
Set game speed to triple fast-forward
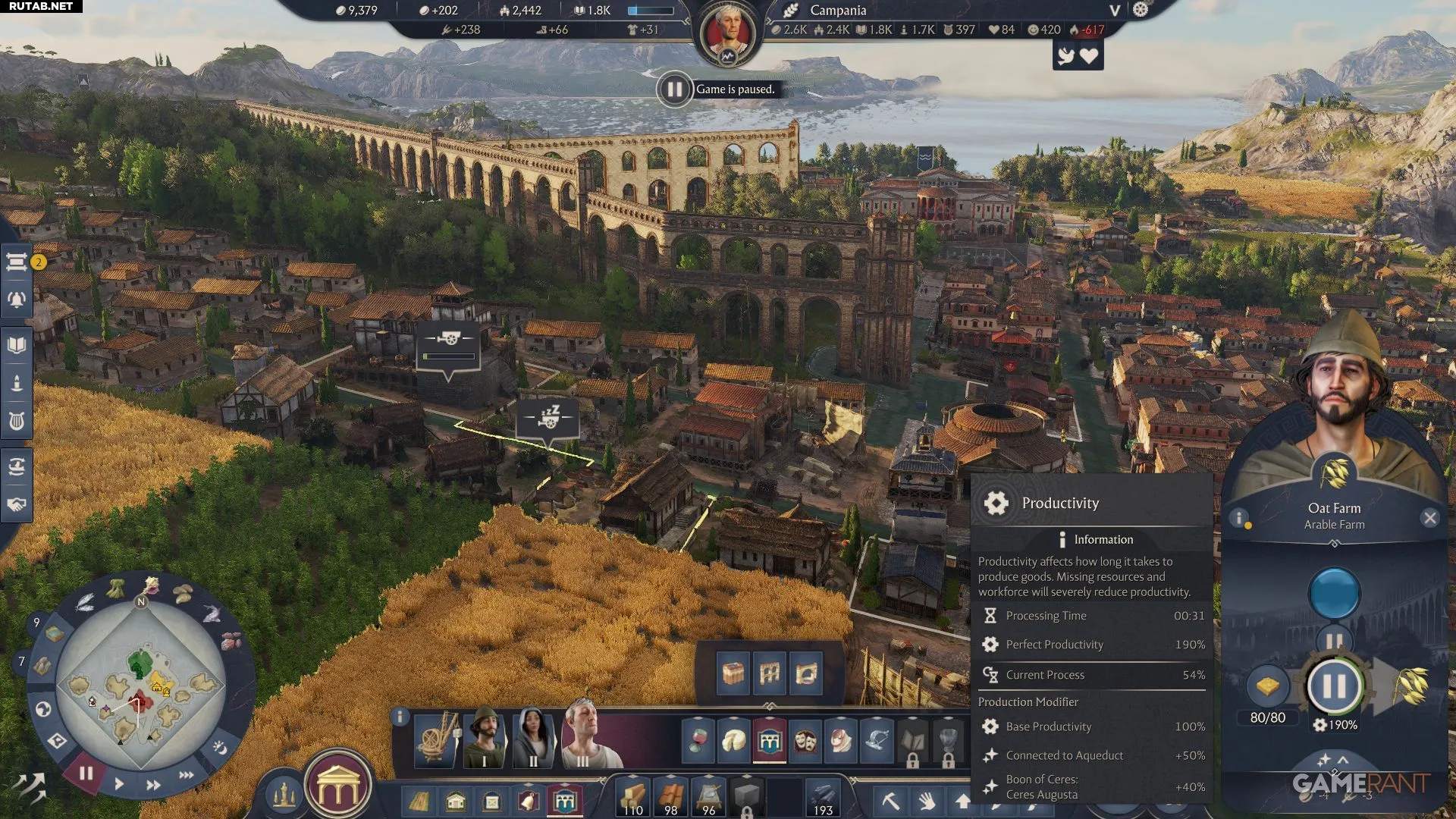pyautogui.click(x=186, y=775)
